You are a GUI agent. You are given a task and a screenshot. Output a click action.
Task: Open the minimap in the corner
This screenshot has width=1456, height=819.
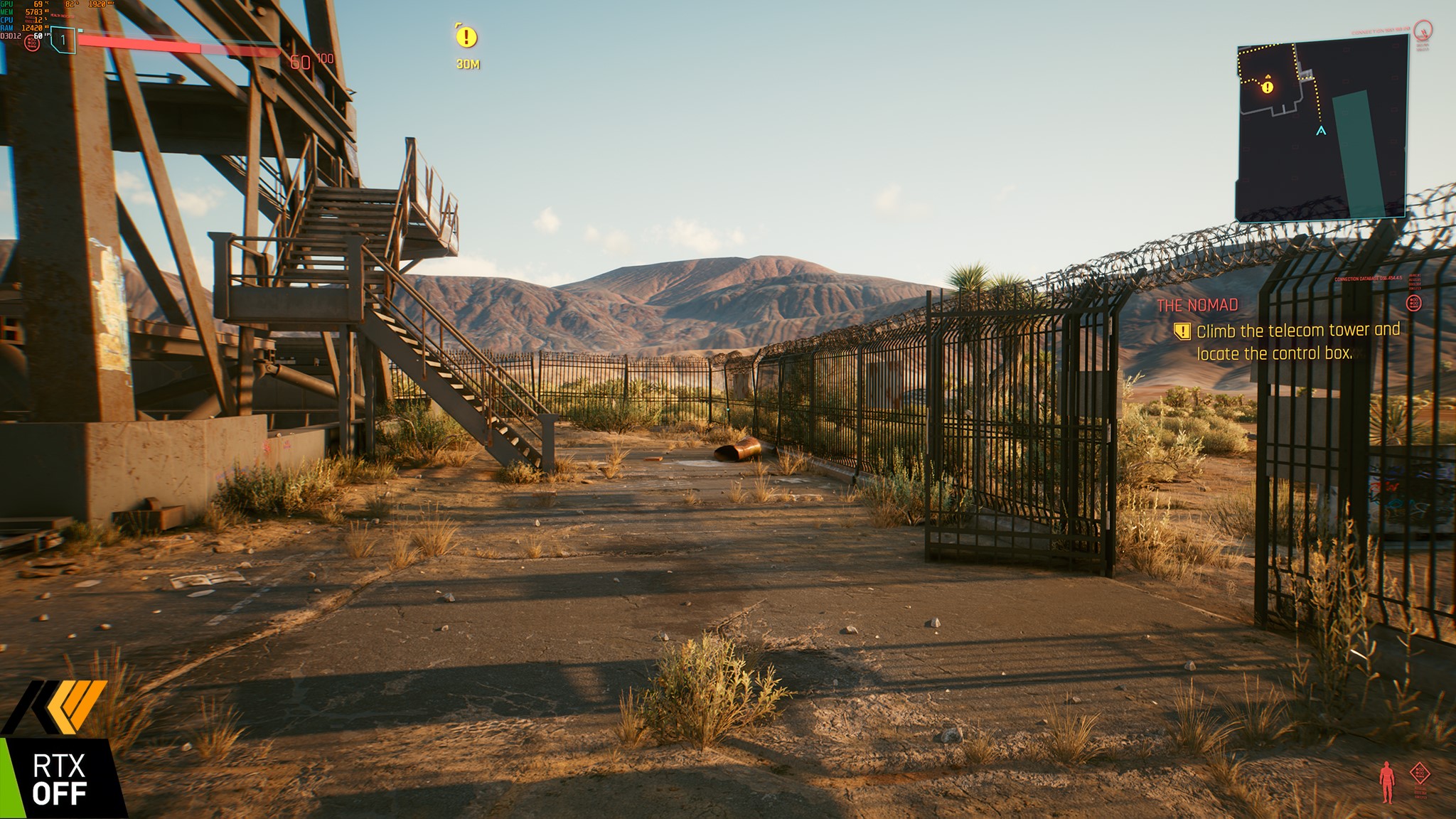(x=1322, y=128)
